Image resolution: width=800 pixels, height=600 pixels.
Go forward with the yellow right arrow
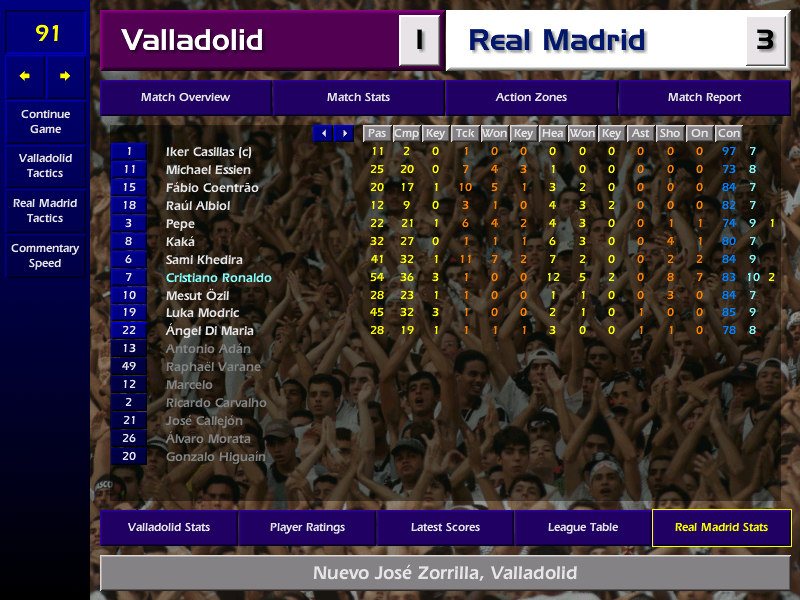[x=65, y=76]
